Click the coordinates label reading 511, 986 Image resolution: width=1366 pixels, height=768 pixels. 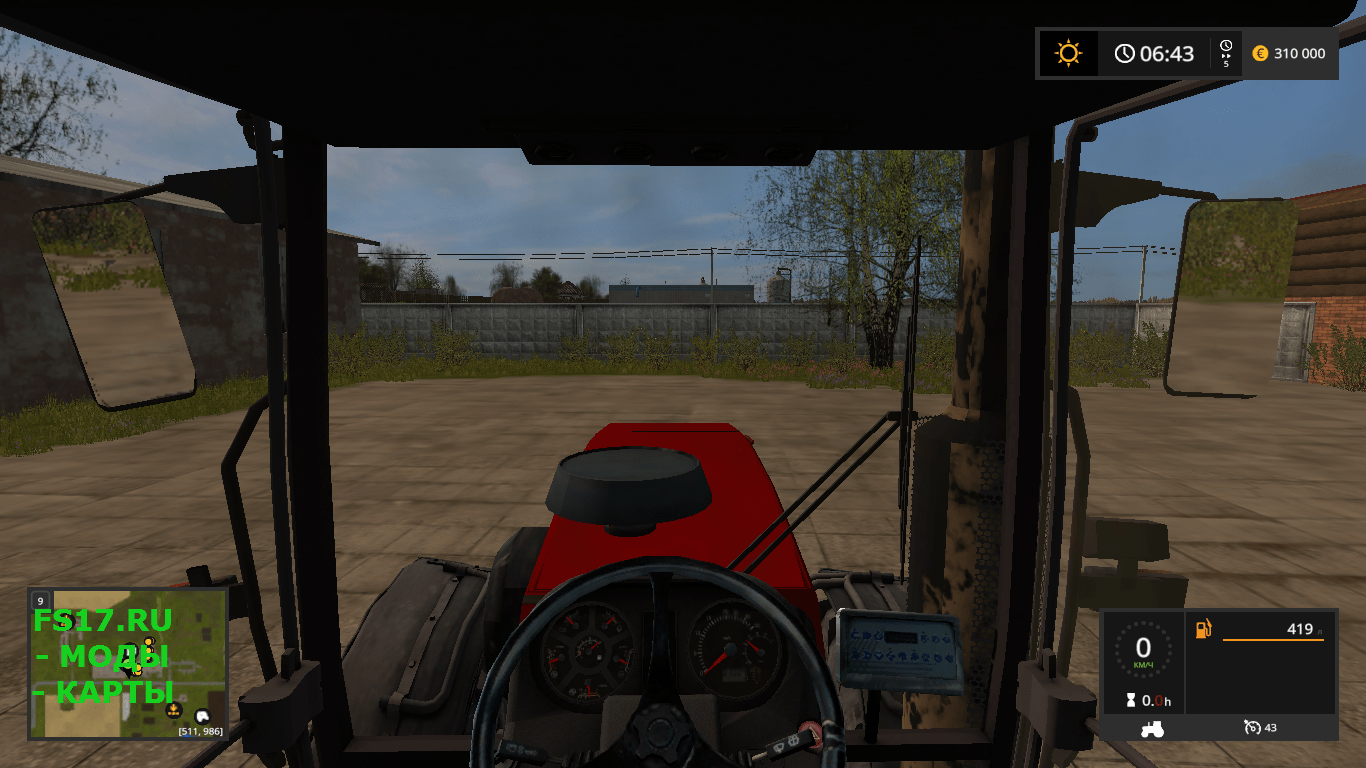(200, 733)
